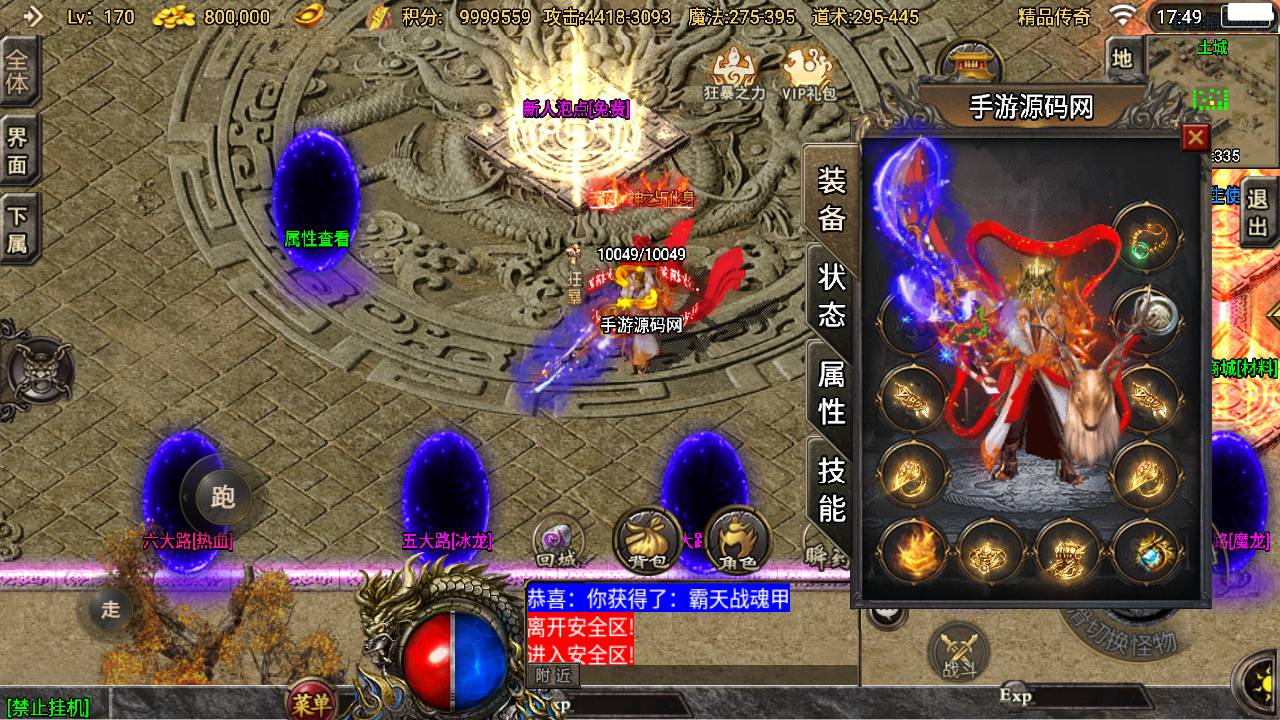1280x720 pixels.
Task: Switch to walk mode with the 走 button
Action: click(110, 610)
